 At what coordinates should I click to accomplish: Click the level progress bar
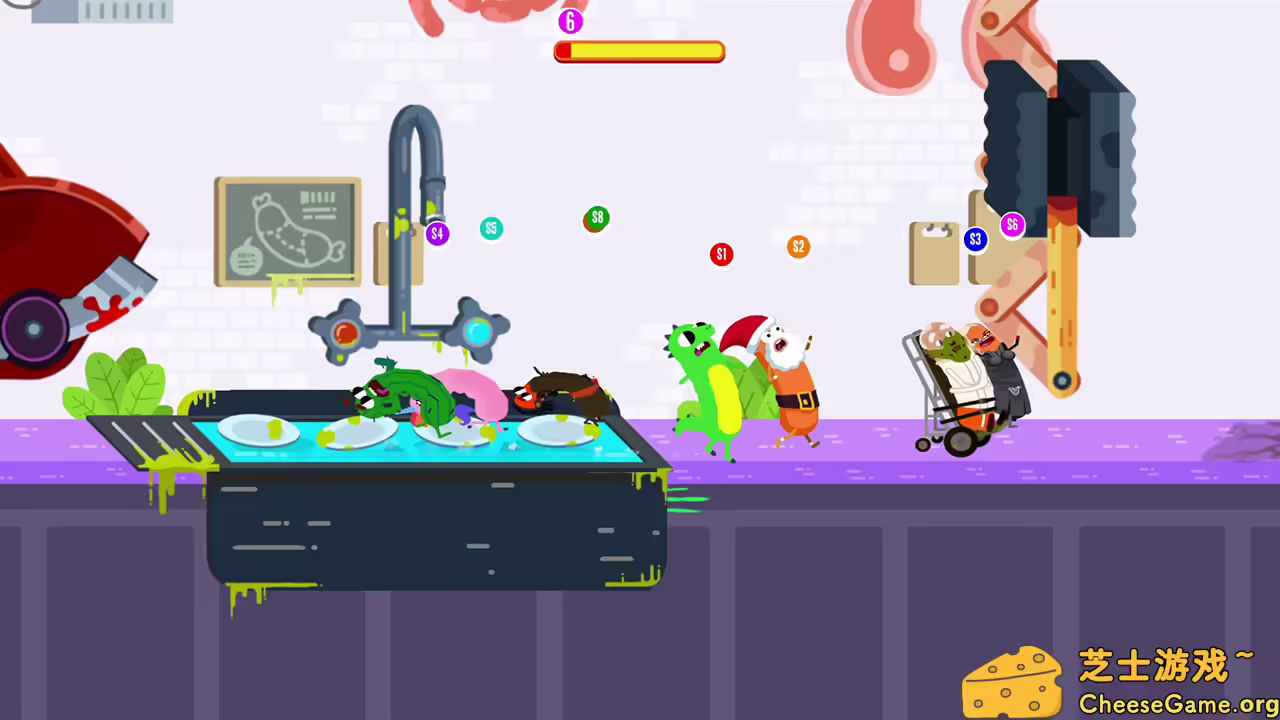(639, 51)
